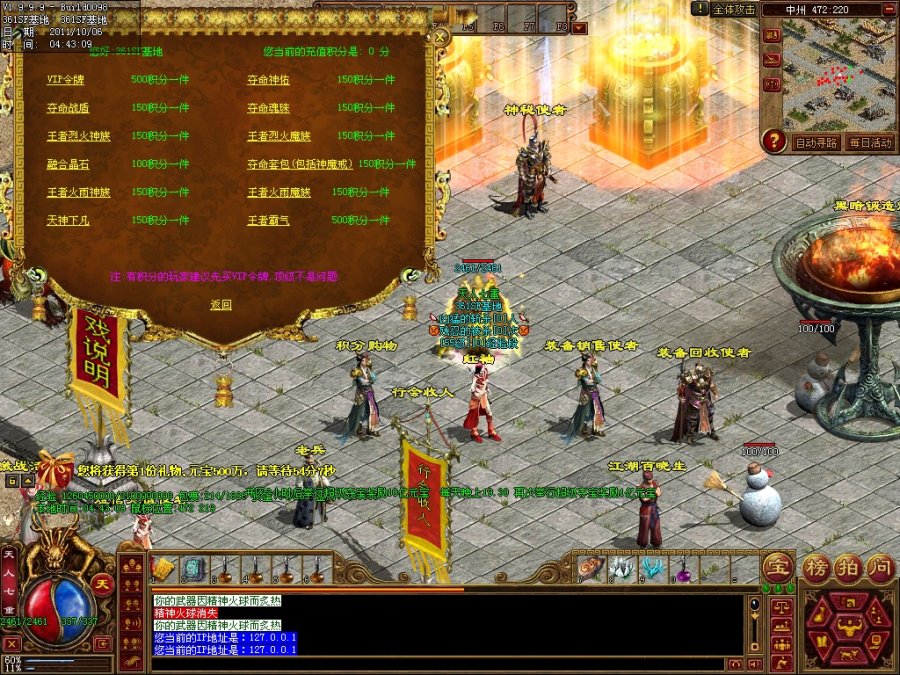Screen dimensions: 900x675
Task: Click the 返回 back link
Action: pos(221,304)
